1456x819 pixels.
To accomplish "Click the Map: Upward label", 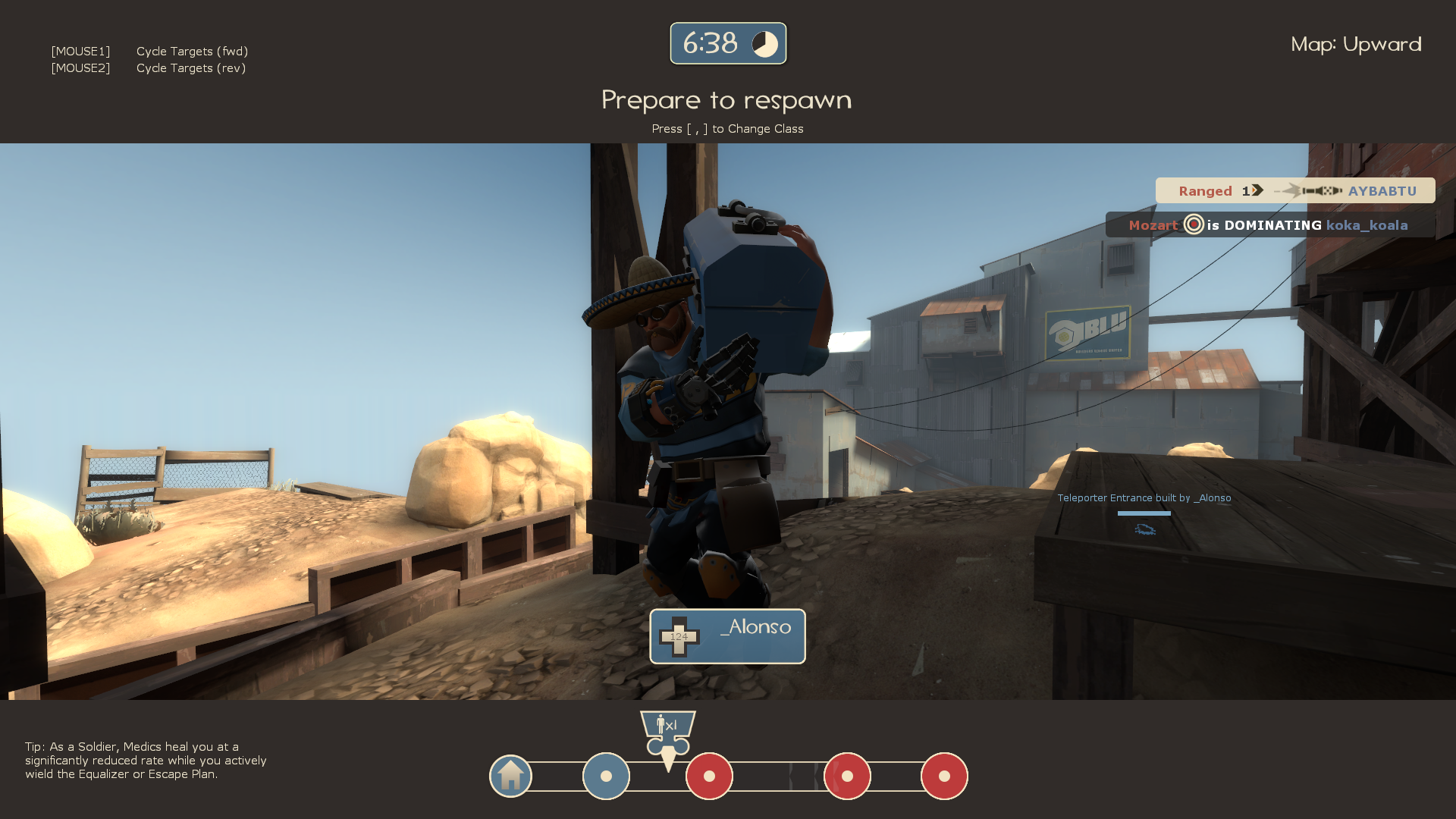I will (1356, 44).
